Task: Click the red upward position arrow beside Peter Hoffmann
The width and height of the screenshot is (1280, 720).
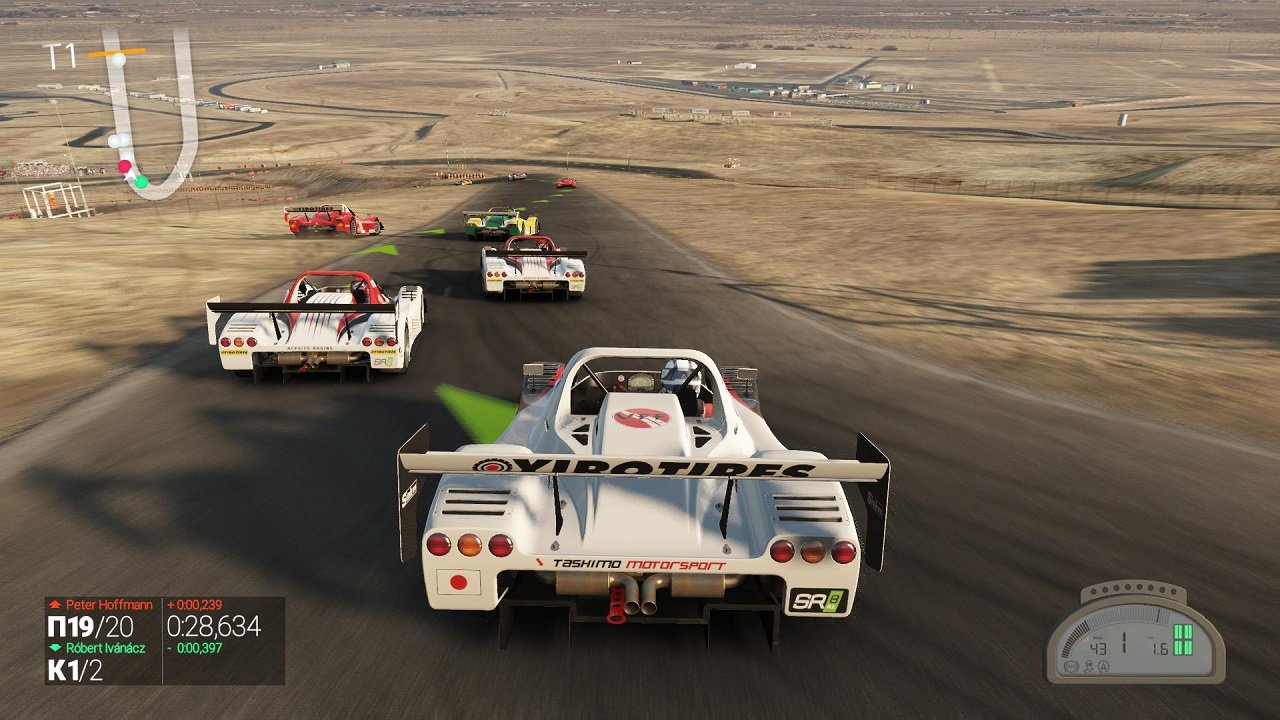Action: point(56,604)
